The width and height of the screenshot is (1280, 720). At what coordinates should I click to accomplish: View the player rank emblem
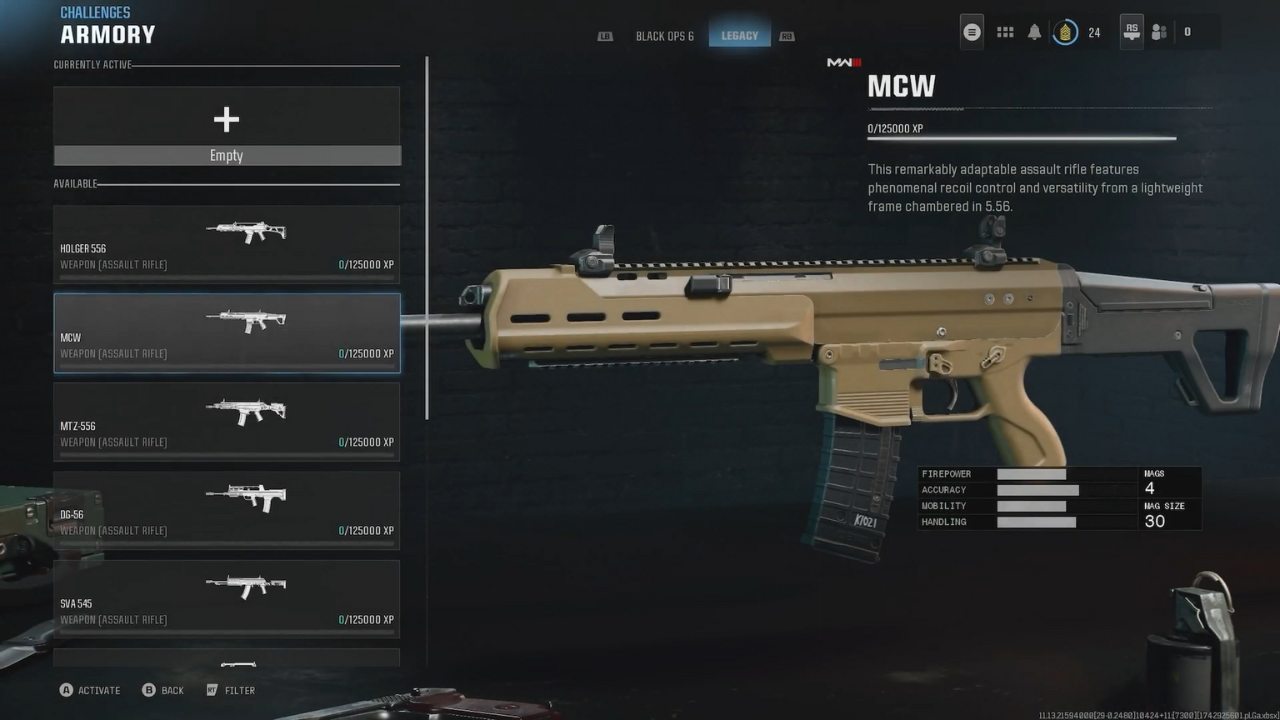pyautogui.click(x=1066, y=32)
